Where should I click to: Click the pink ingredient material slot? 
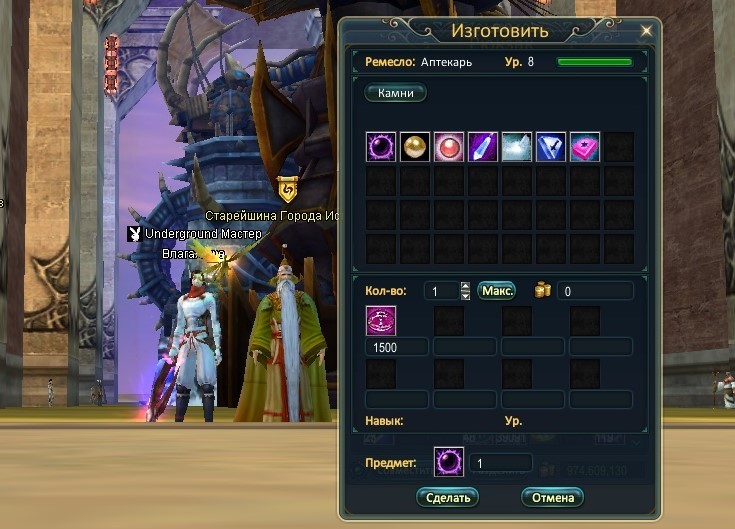pyautogui.click(x=382, y=321)
